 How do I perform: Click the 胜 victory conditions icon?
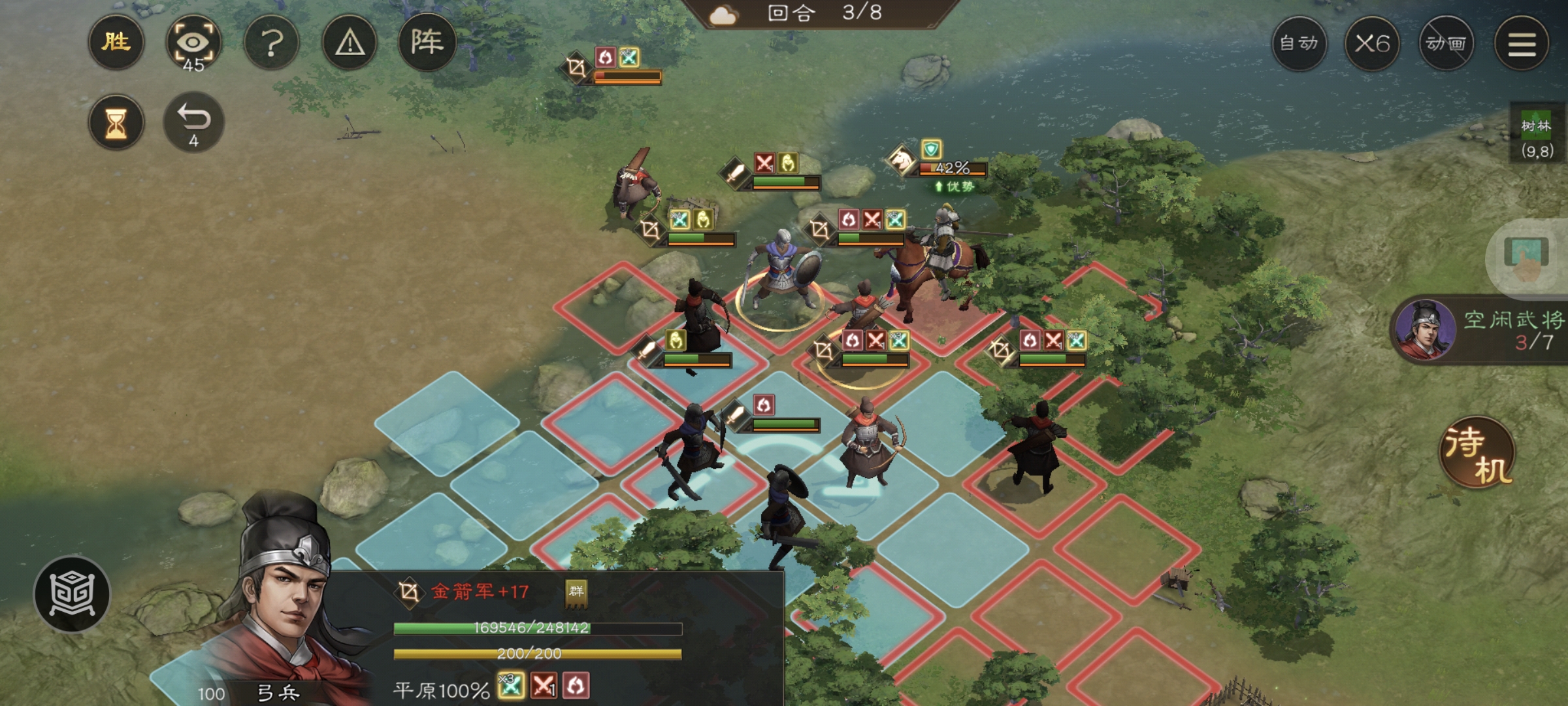[116, 42]
